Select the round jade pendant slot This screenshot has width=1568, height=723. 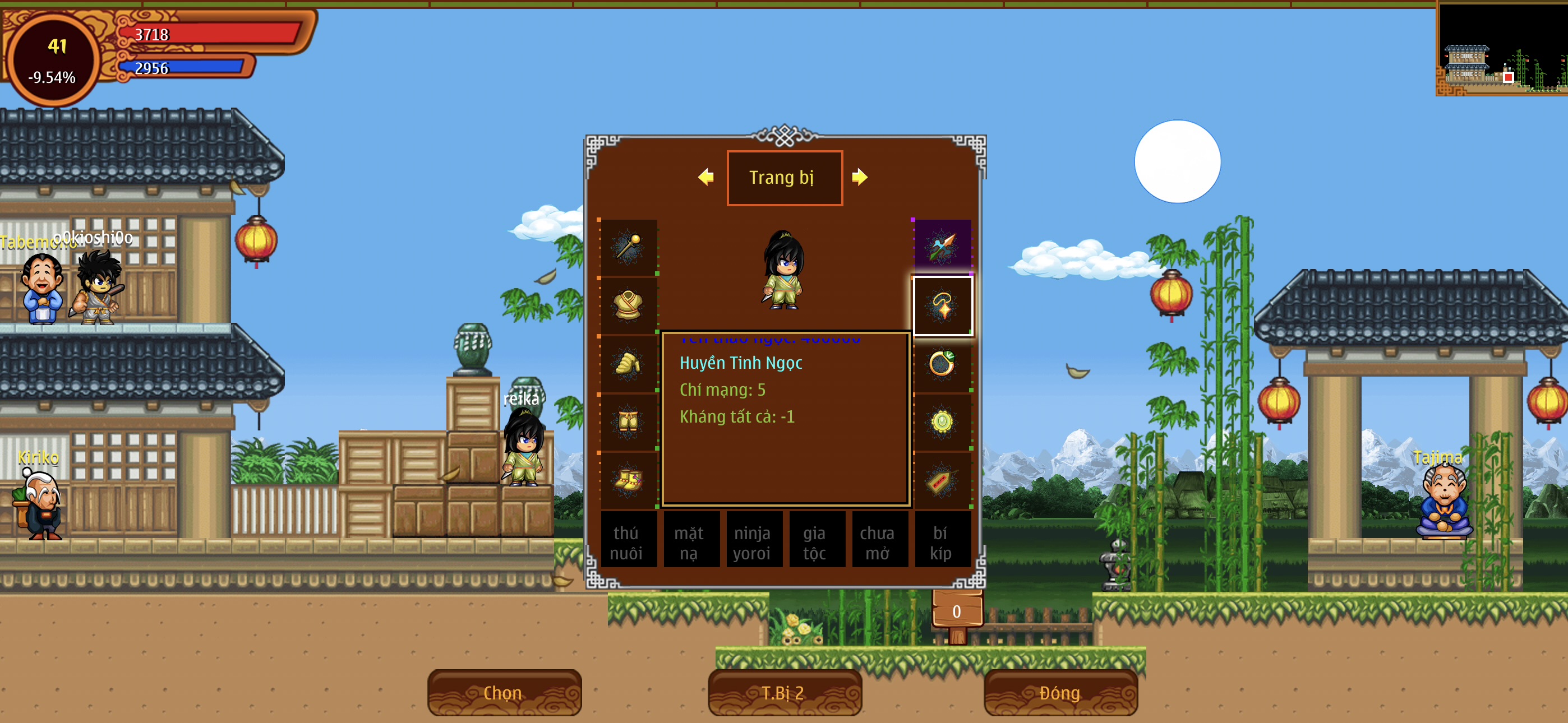pos(942,421)
